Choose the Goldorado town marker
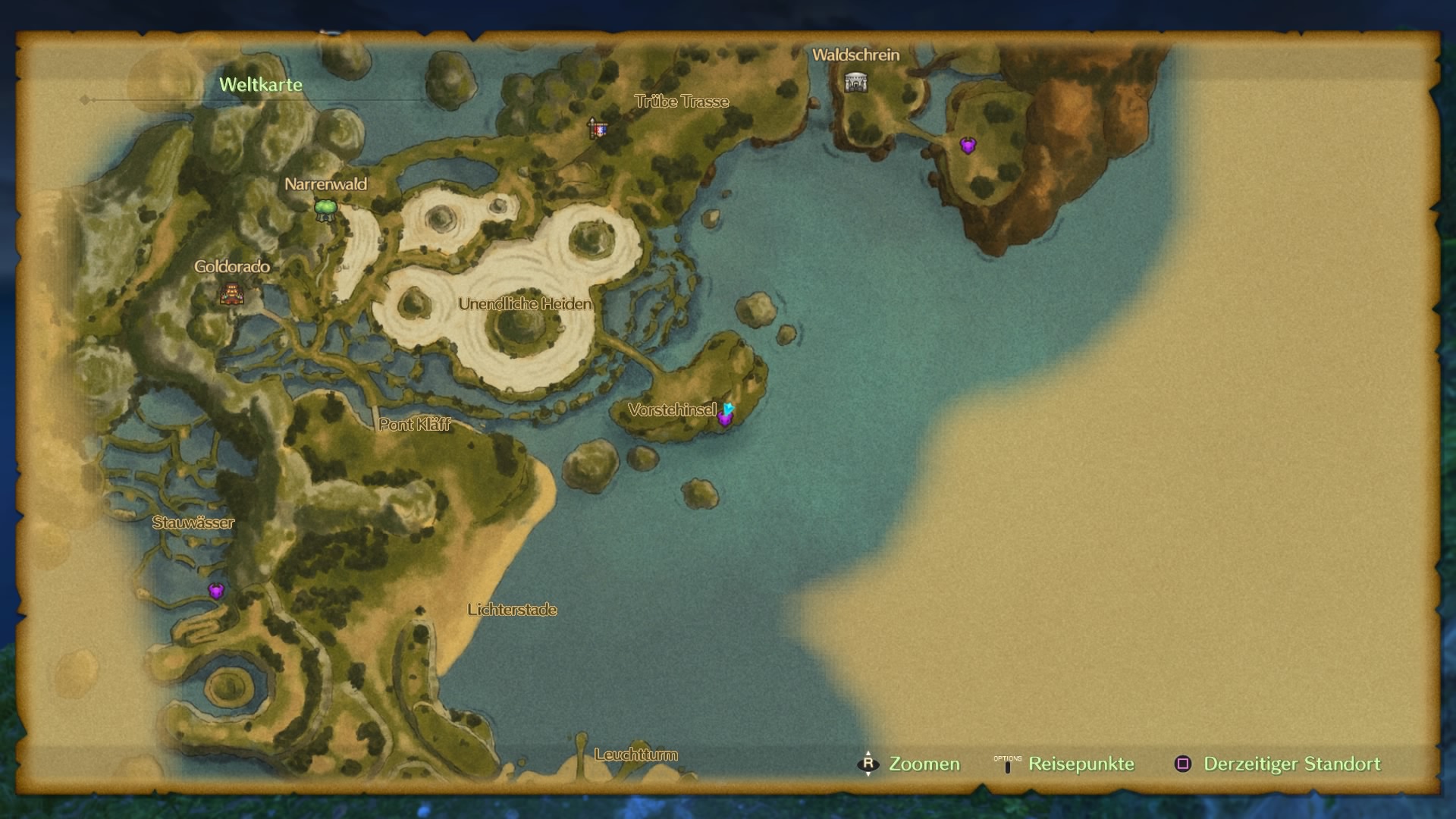This screenshot has width=1456, height=819. (232, 293)
